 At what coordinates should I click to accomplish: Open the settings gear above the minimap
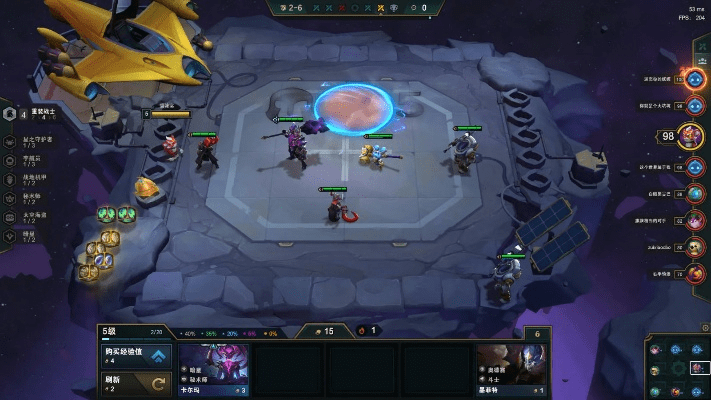704,328
